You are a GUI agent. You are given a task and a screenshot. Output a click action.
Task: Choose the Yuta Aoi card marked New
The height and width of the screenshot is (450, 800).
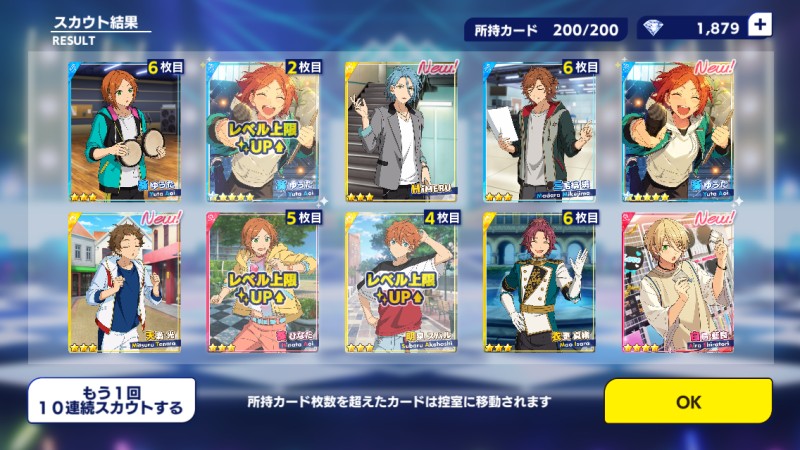(x=677, y=131)
